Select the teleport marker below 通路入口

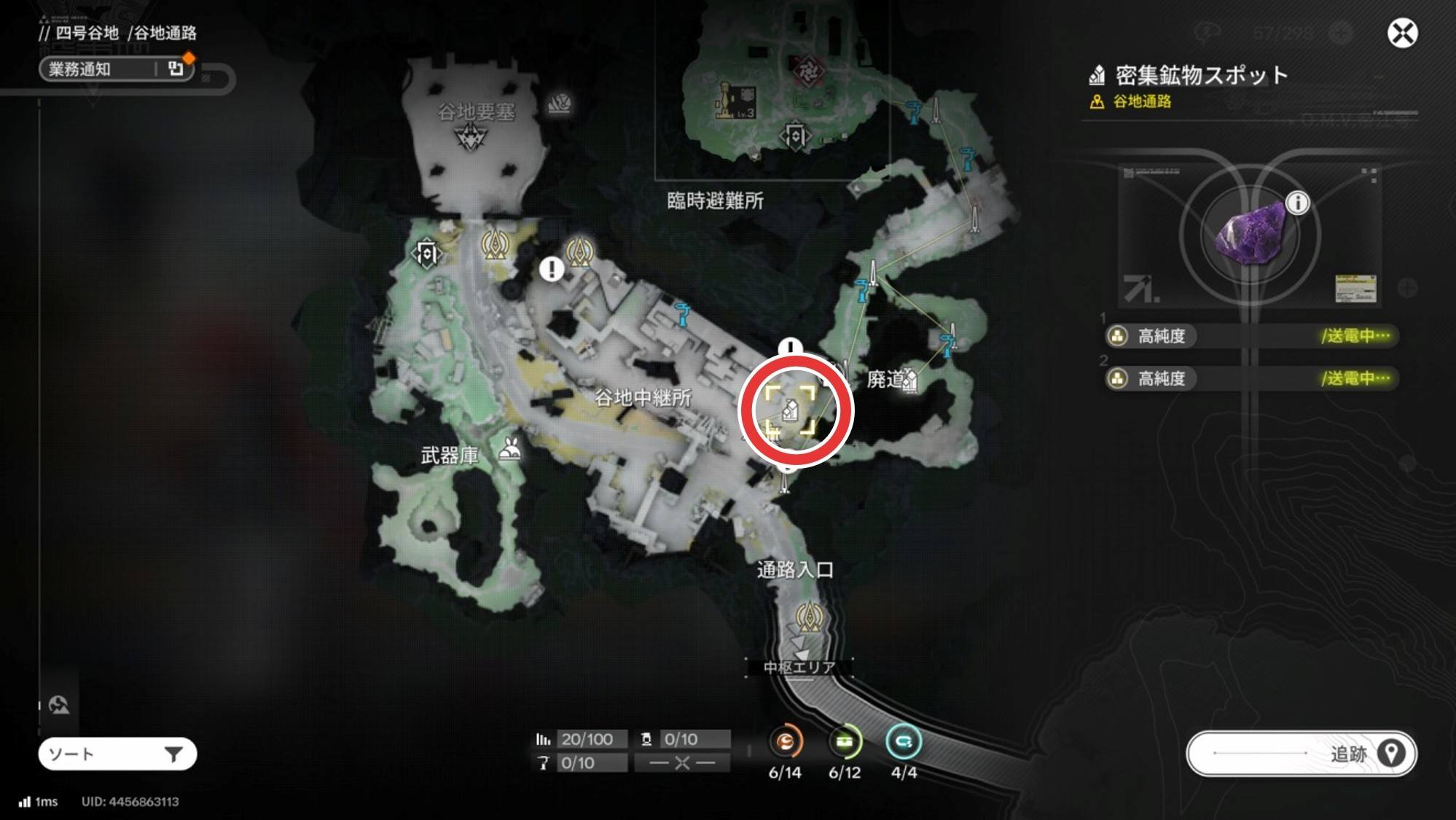[x=809, y=618]
